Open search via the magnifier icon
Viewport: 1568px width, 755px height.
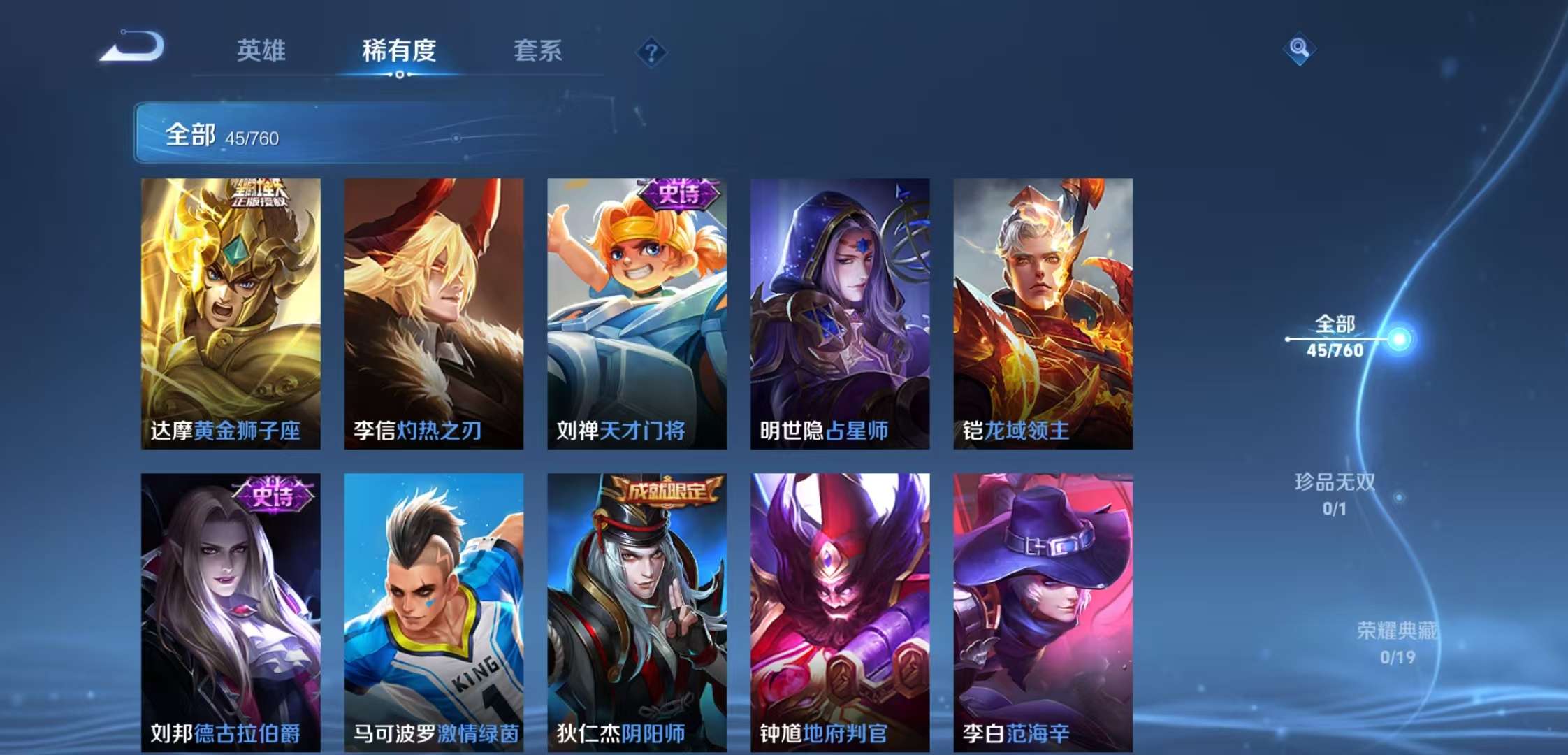pos(1300,49)
